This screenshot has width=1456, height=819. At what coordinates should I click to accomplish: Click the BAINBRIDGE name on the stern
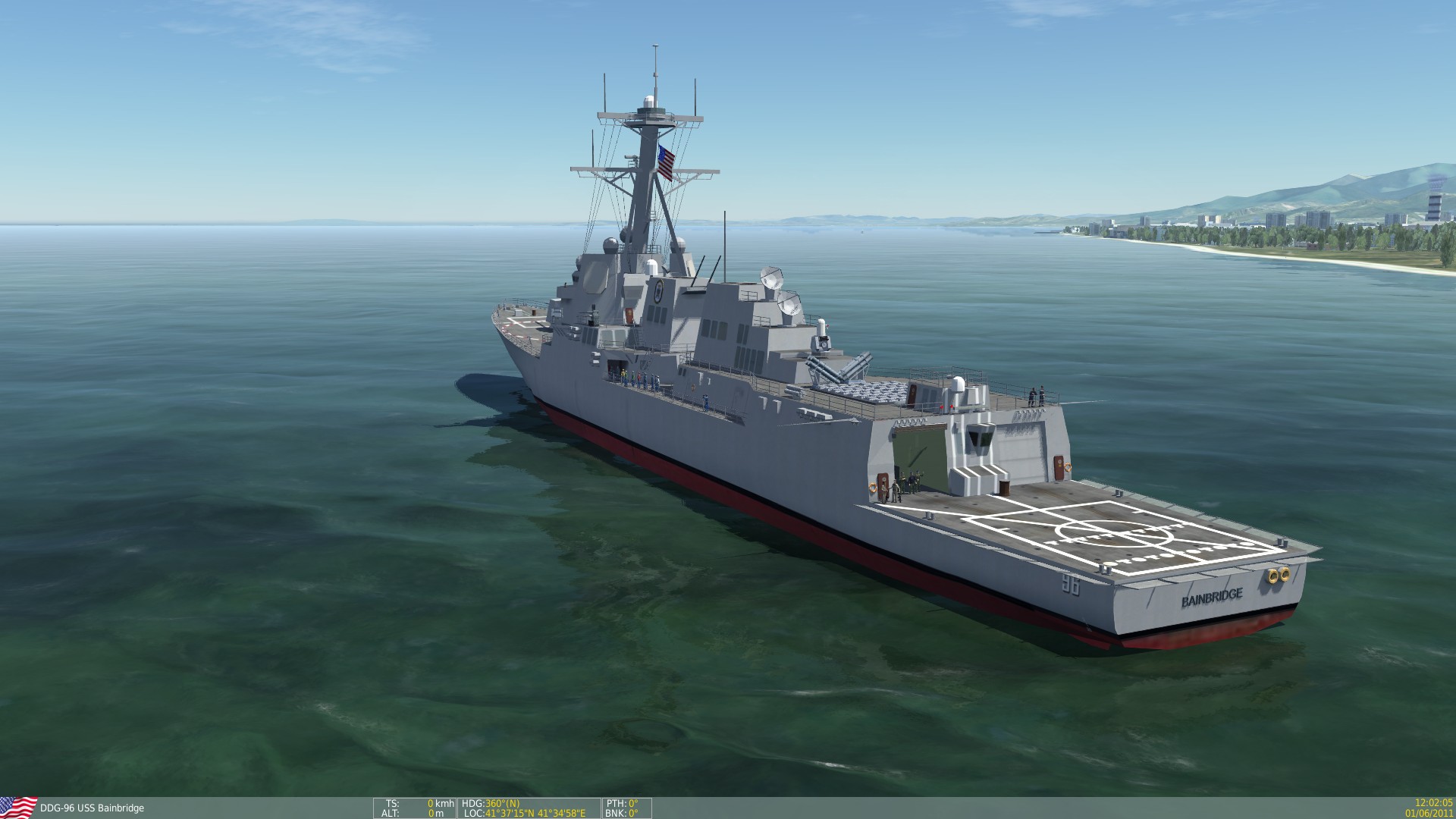pyautogui.click(x=1213, y=599)
